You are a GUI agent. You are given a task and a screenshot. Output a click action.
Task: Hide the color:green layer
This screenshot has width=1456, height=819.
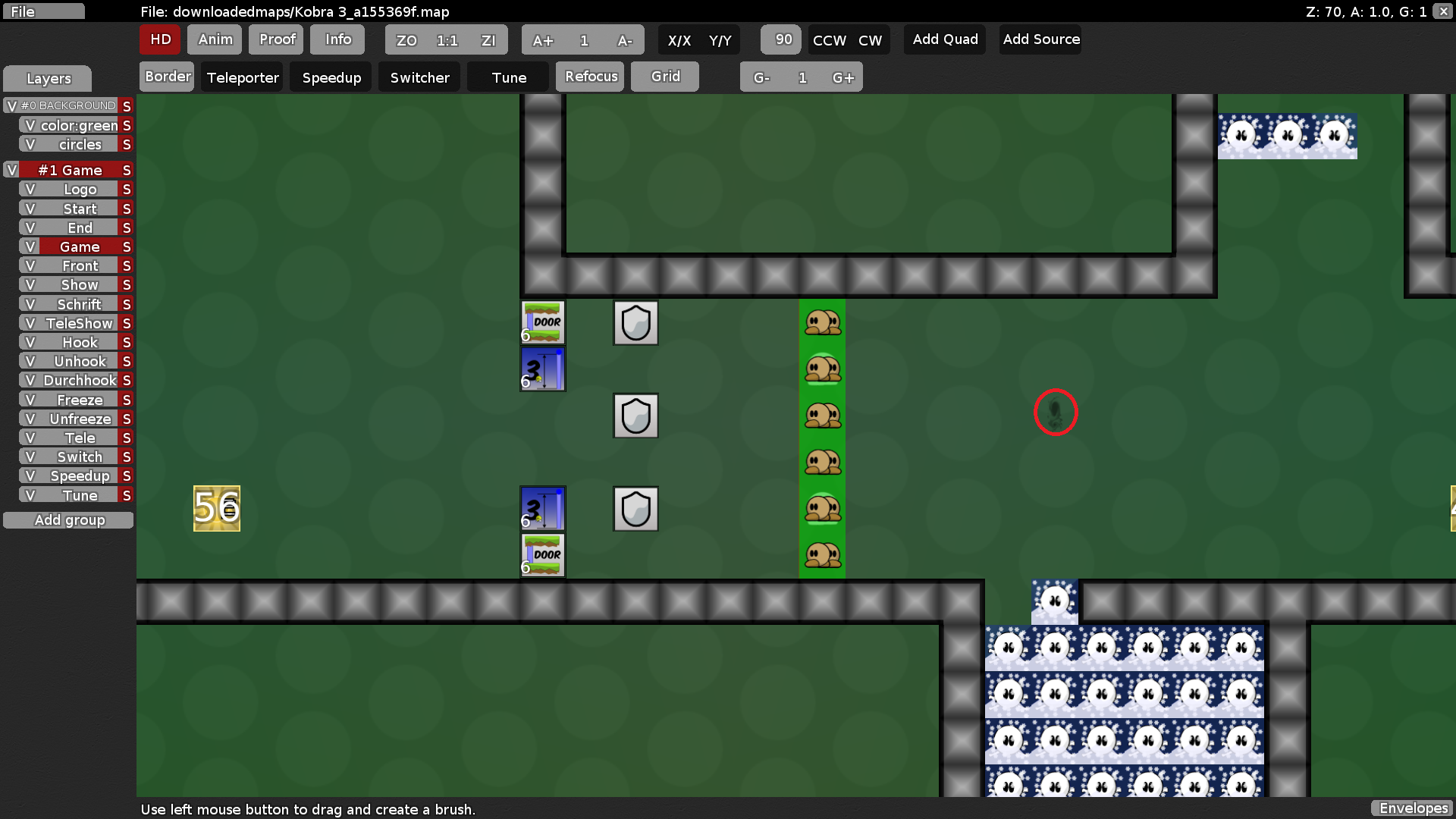point(29,125)
